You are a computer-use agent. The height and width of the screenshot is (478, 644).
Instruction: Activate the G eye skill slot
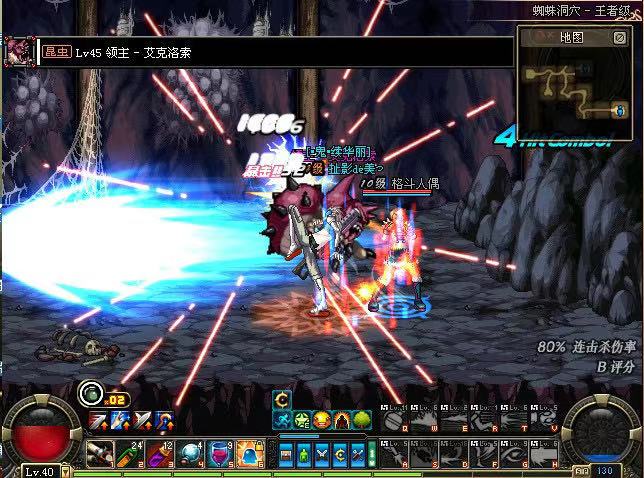point(512,453)
